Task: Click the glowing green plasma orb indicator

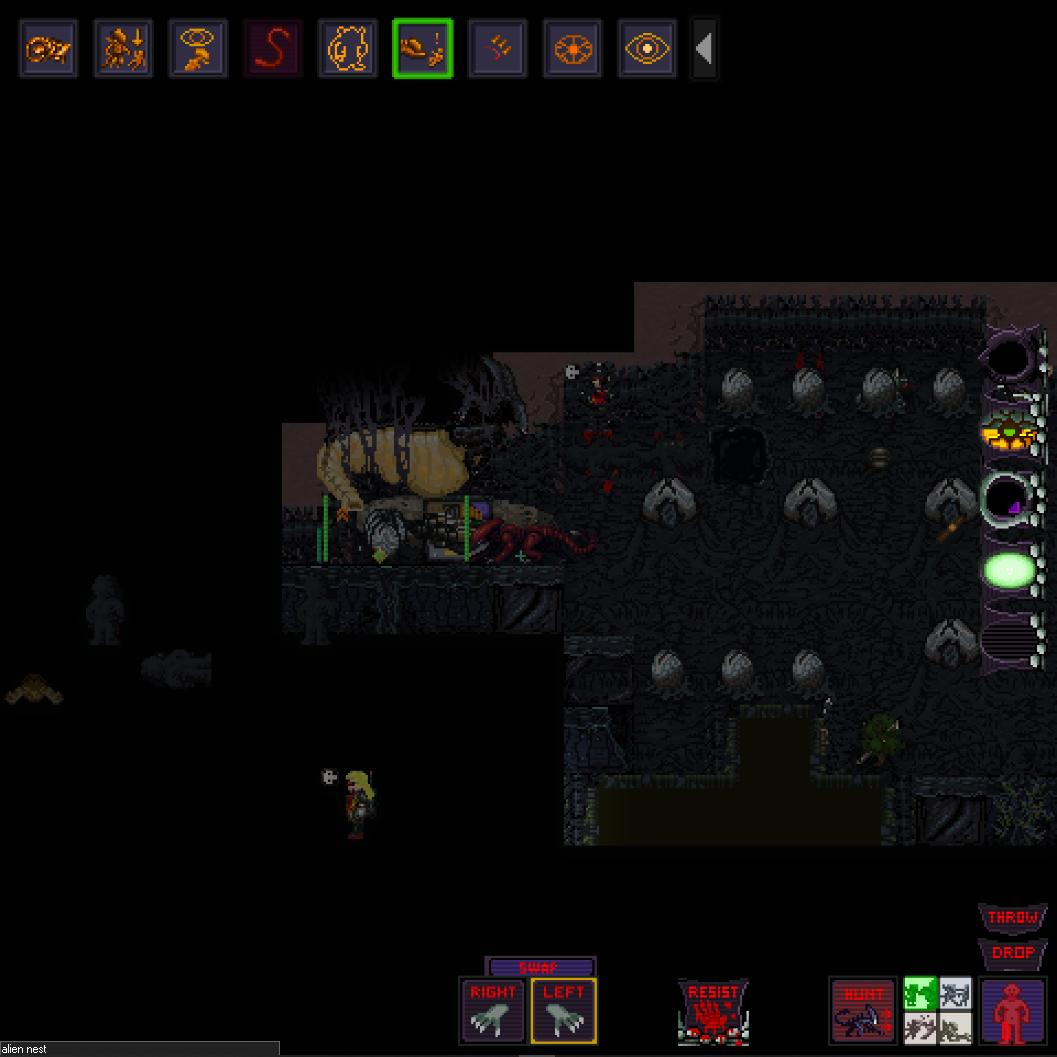Action: (1009, 571)
